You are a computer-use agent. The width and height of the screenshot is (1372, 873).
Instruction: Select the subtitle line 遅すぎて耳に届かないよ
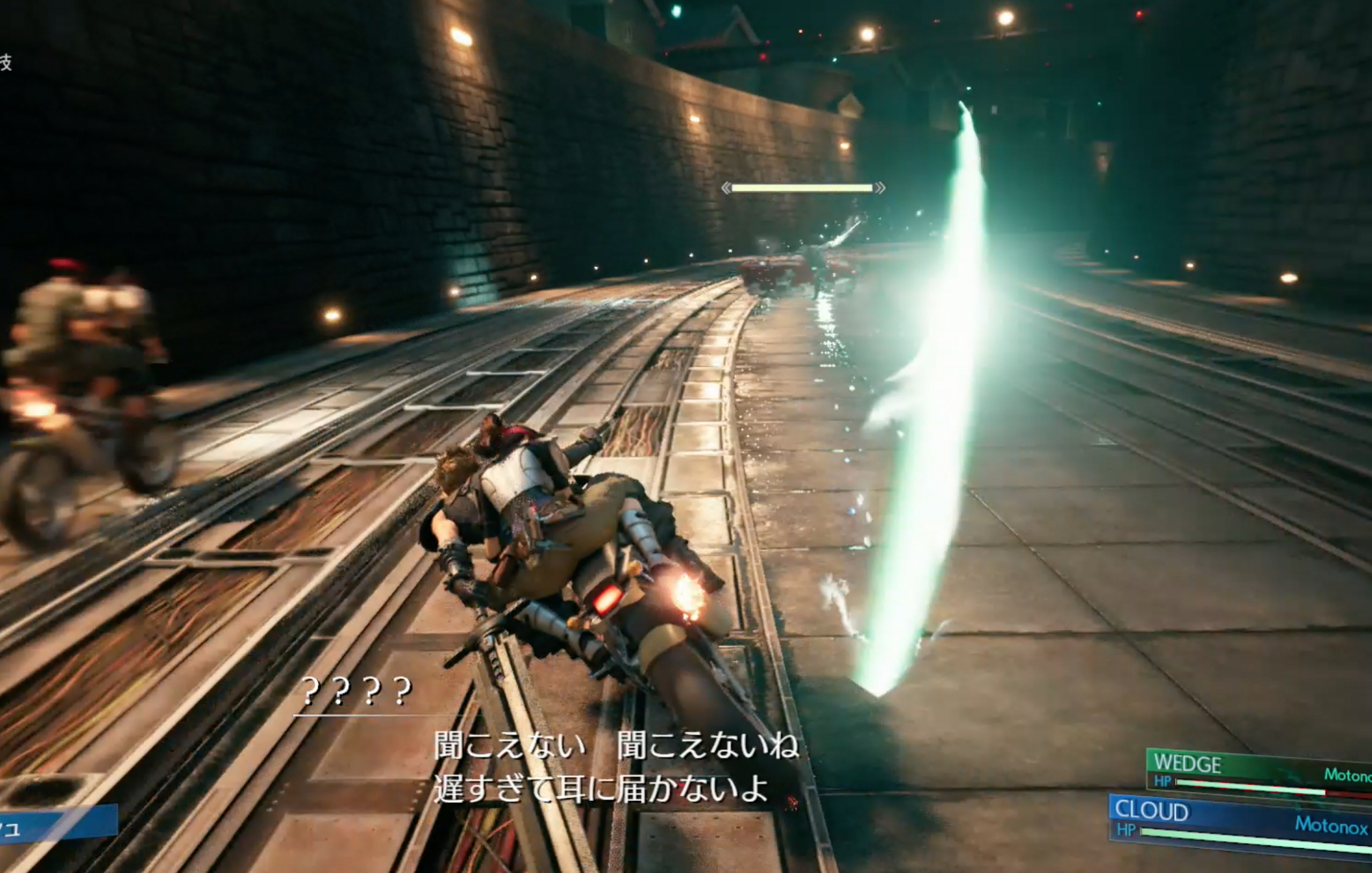pyautogui.click(x=600, y=787)
